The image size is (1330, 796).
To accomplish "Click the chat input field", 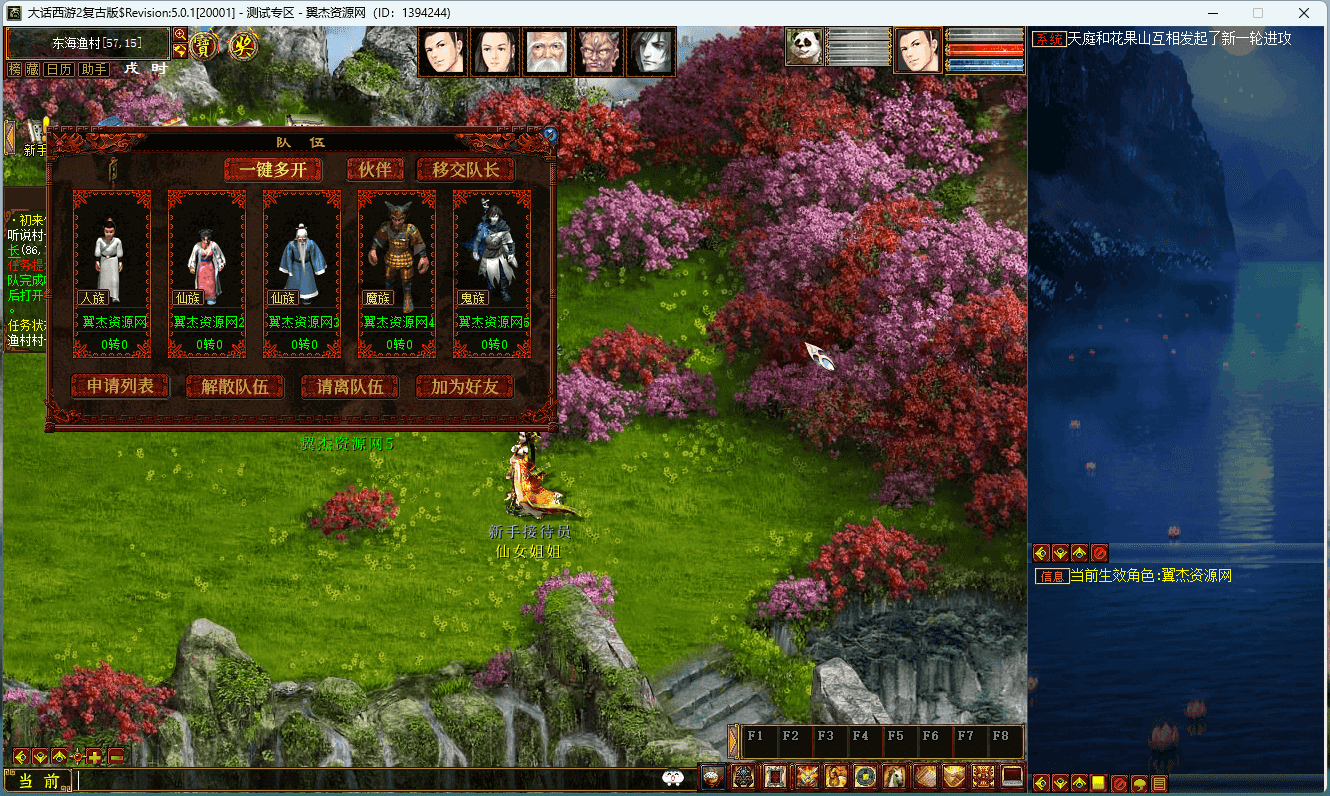I will tap(370, 780).
